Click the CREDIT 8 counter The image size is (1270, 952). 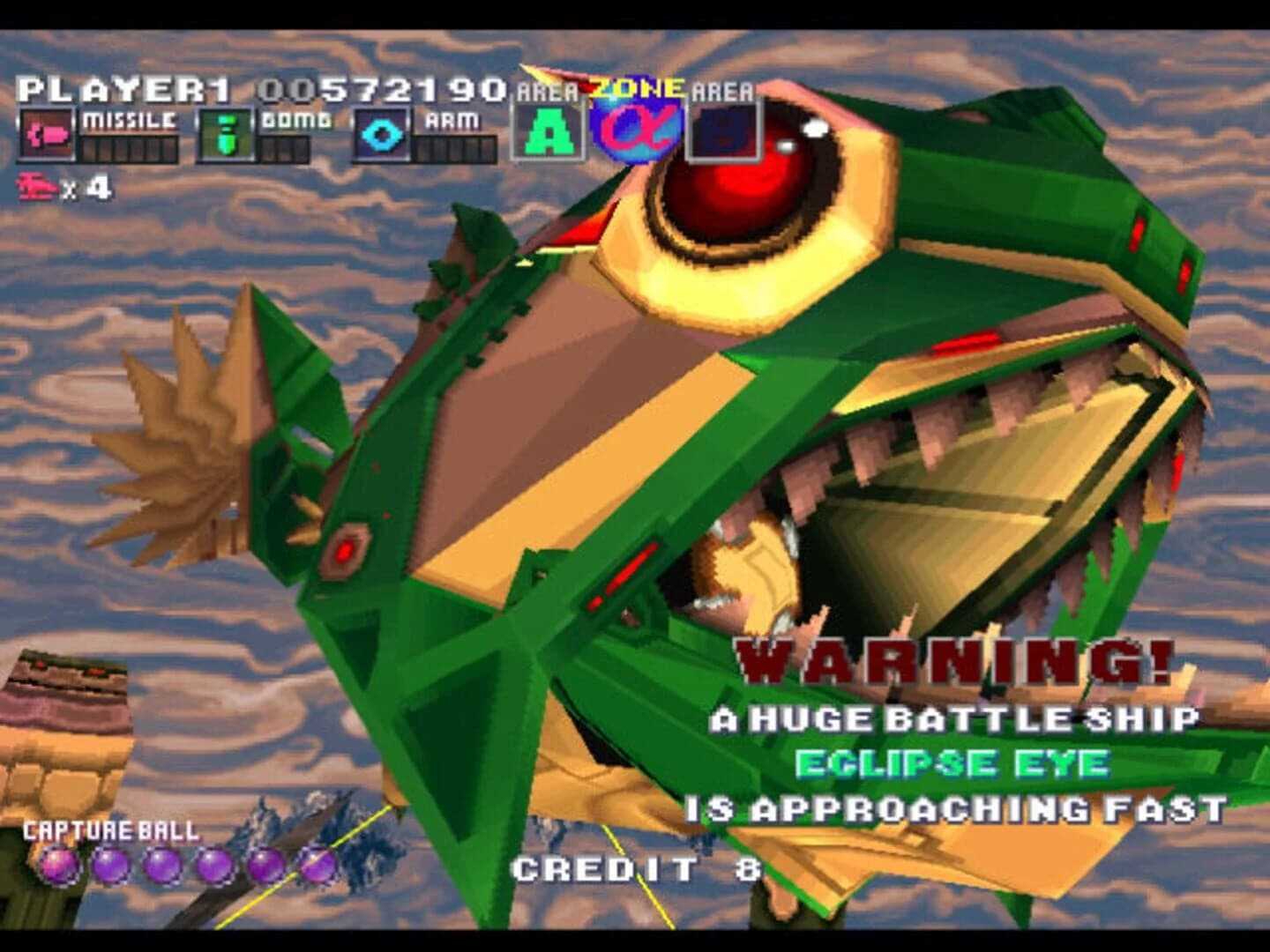point(635,868)
